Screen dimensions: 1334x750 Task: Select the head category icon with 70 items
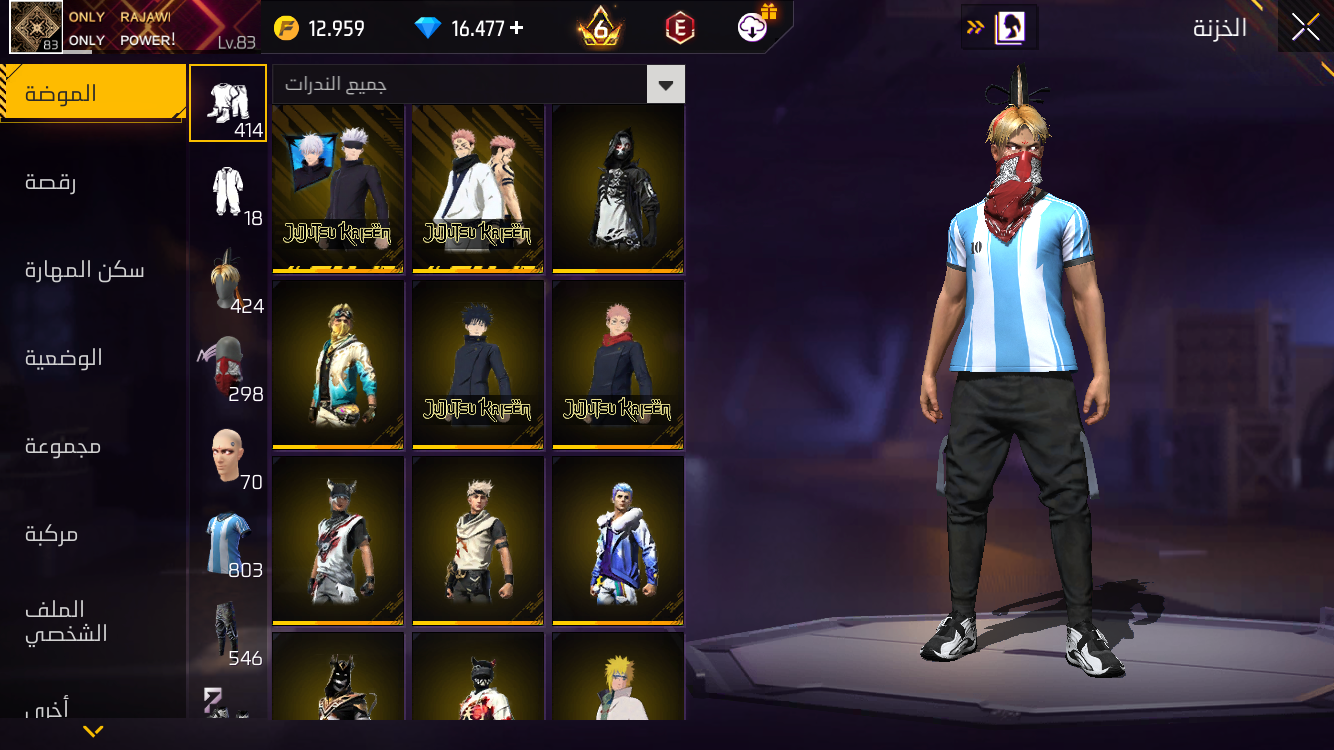[x=228, y=450]
